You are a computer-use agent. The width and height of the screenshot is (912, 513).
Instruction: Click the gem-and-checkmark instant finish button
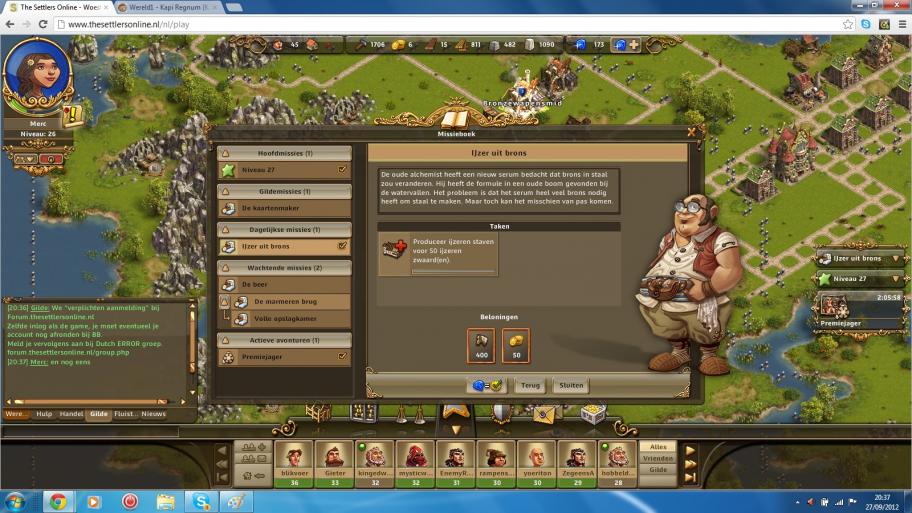(x=488, y=385)
